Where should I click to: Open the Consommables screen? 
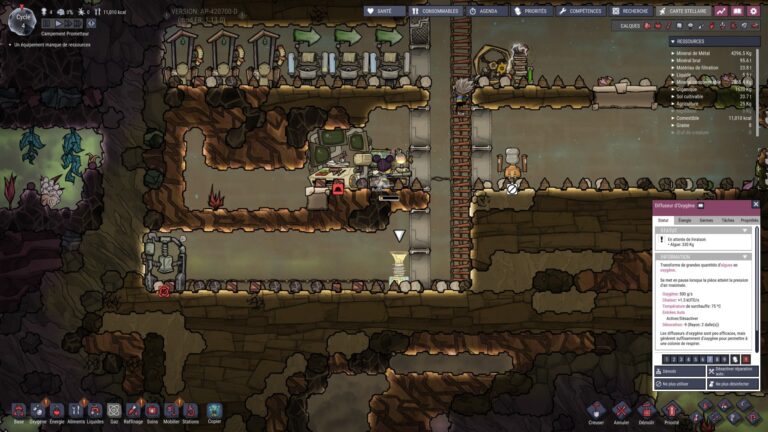point(436,11)
